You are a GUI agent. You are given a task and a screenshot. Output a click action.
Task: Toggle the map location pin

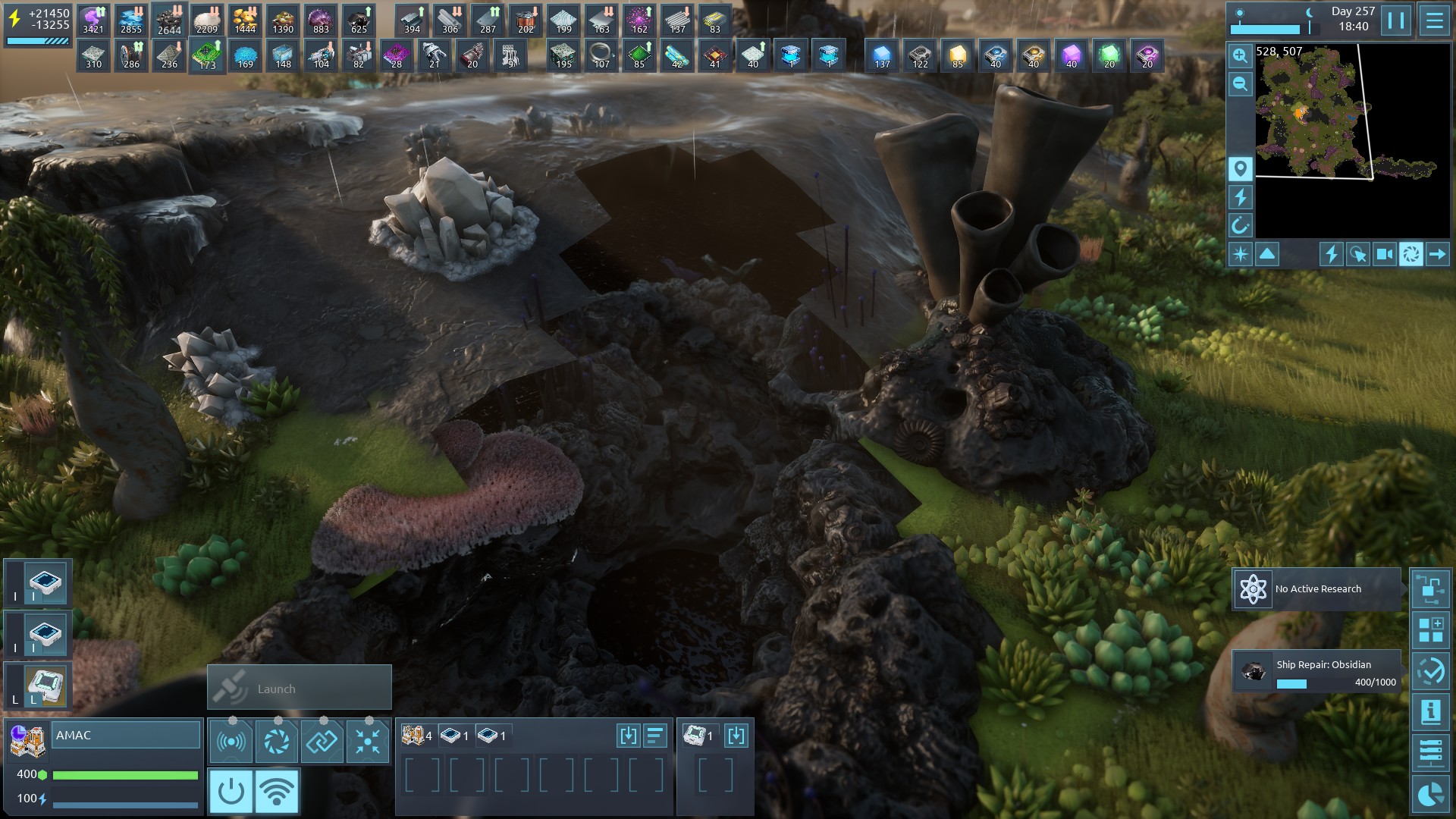pos(1241,168)
